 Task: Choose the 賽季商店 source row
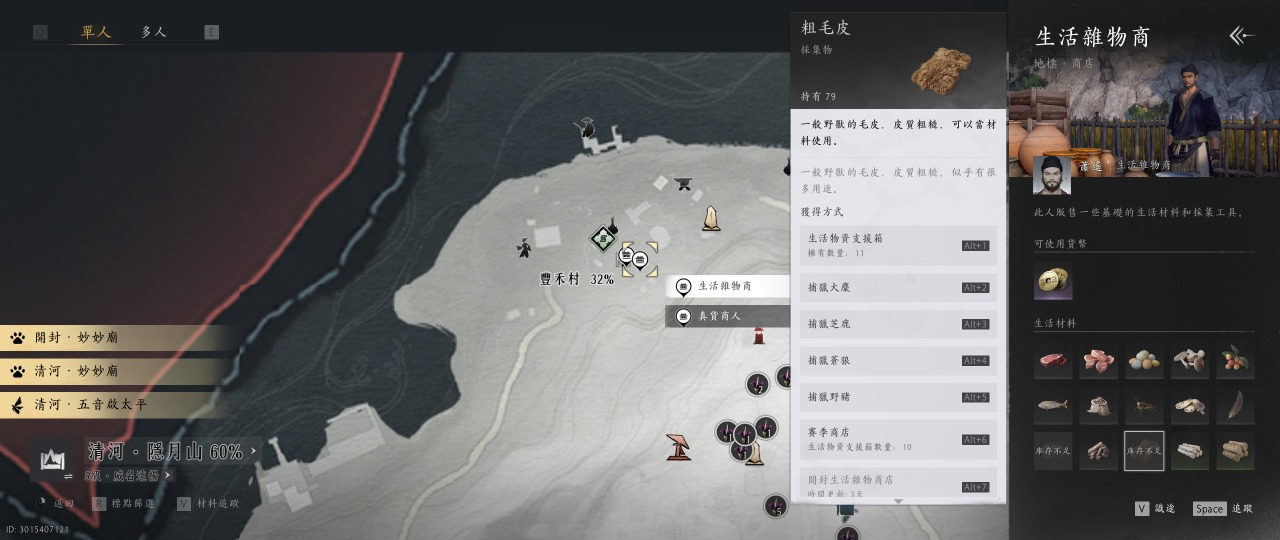[898, 439]
